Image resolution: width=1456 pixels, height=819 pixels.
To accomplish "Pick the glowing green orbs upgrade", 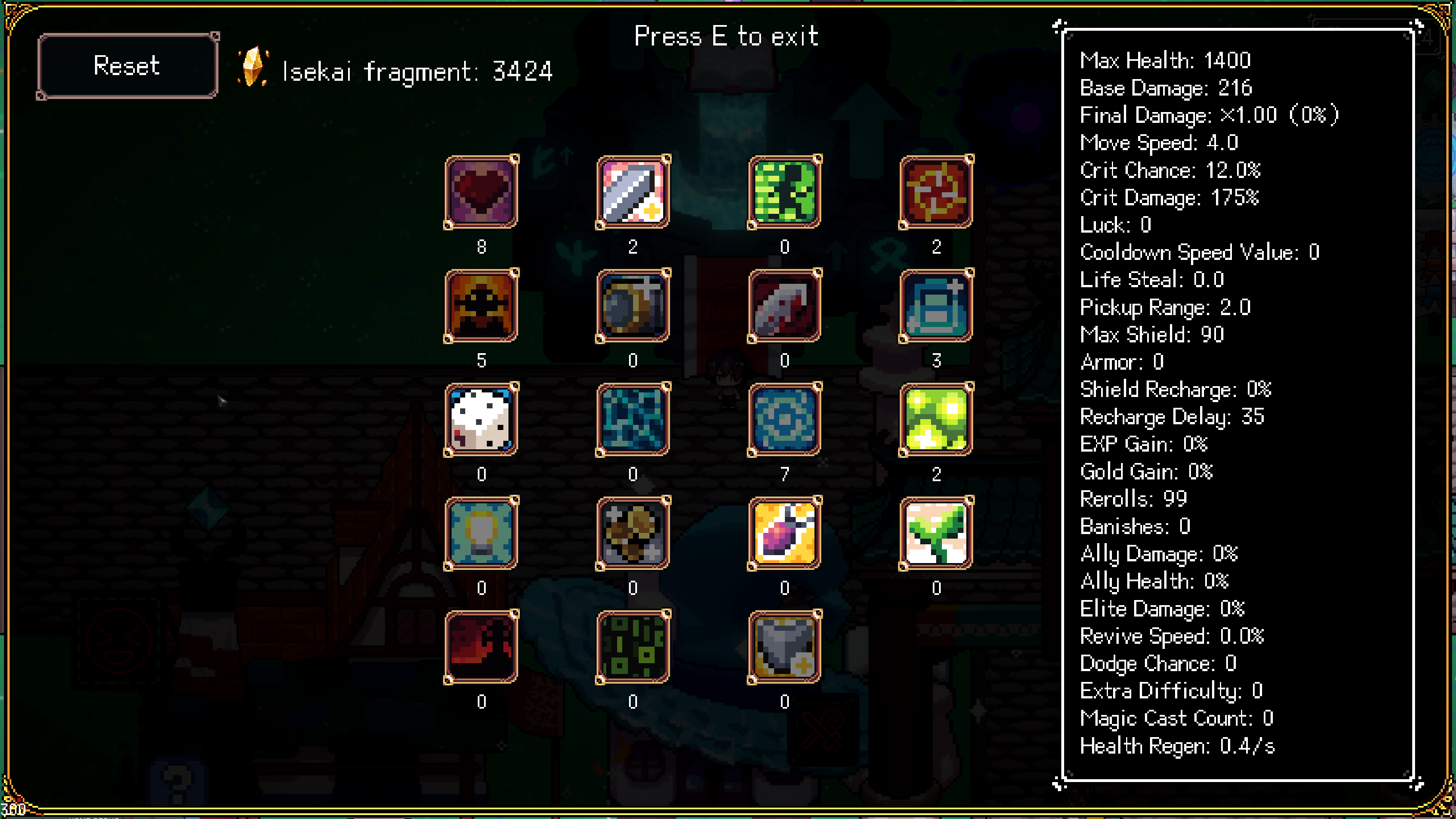I will pos(936,420).
